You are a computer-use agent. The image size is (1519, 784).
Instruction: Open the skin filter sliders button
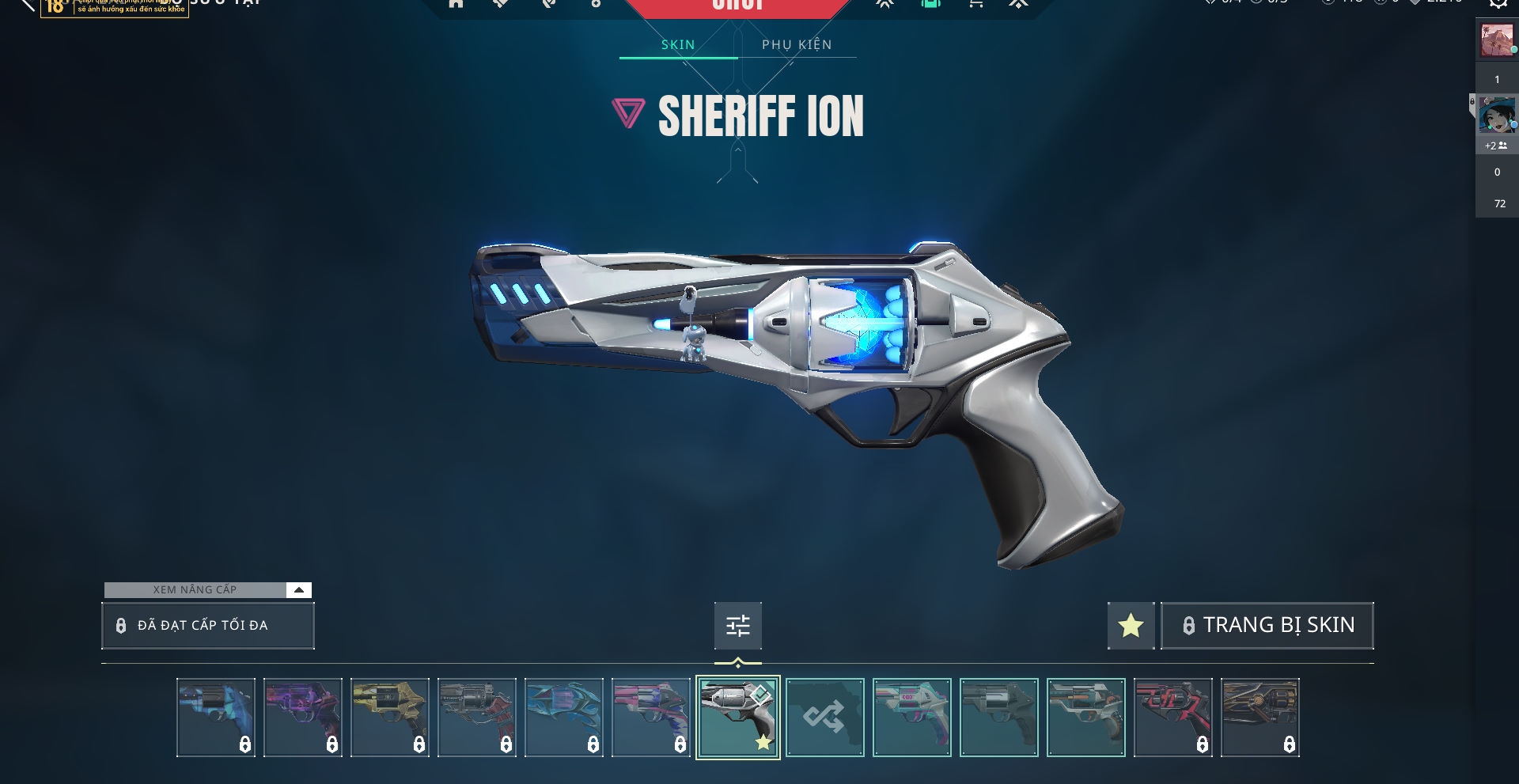click(x=737, y=626)
